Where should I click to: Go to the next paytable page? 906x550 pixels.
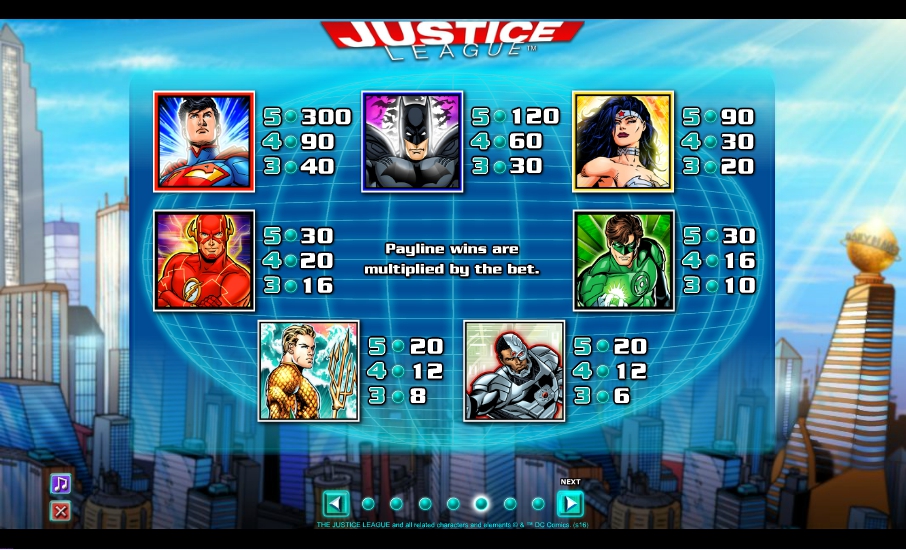click(569, 503)
